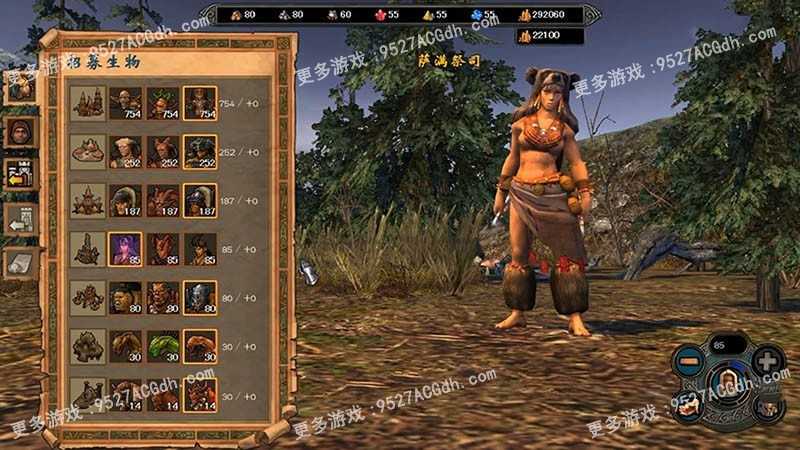Open the scroll icon side tab

[20, 262]
